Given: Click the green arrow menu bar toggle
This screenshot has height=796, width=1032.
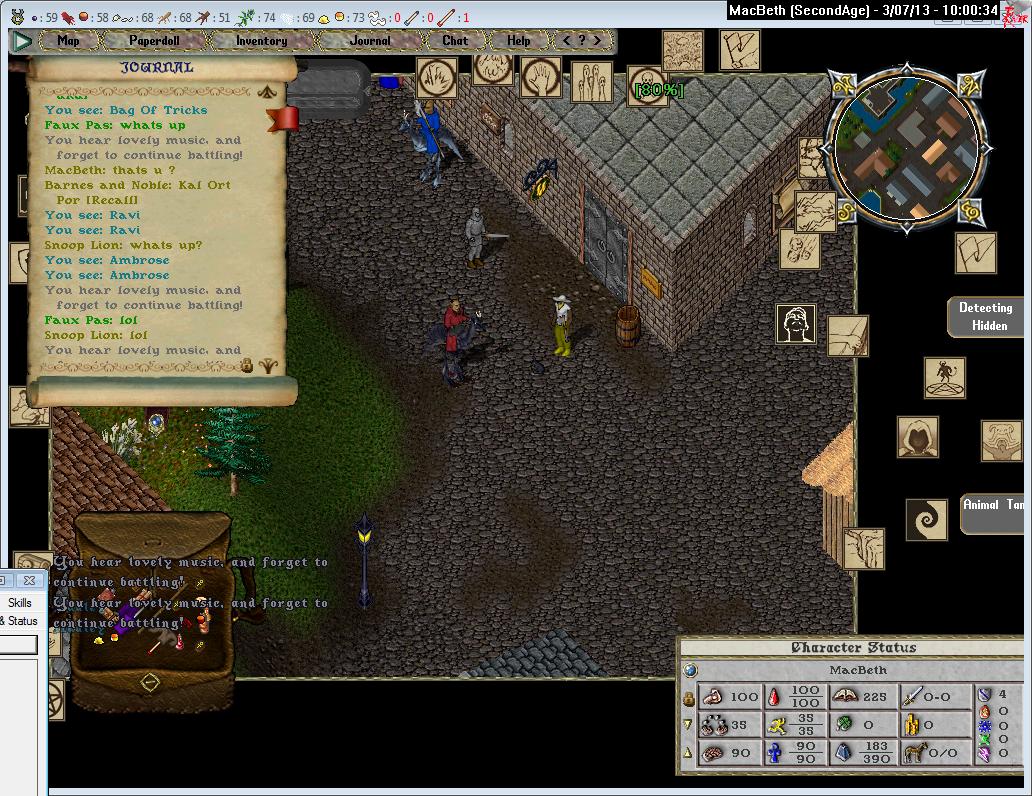Looking at the screenshot, I should tap(22, 41).
